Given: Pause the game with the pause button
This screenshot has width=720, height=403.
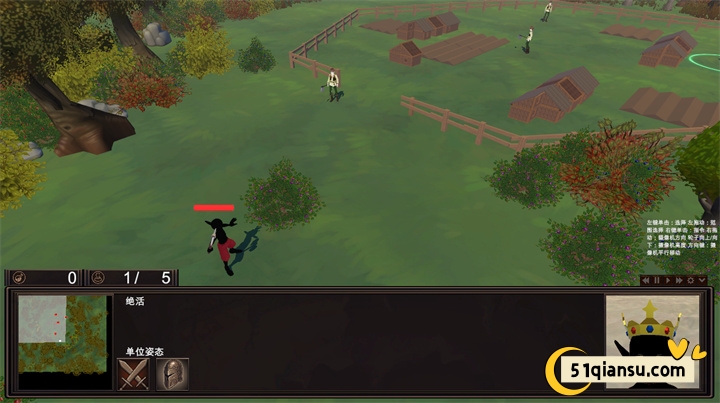Looking at the screenshot, I should tap(657, 281).
